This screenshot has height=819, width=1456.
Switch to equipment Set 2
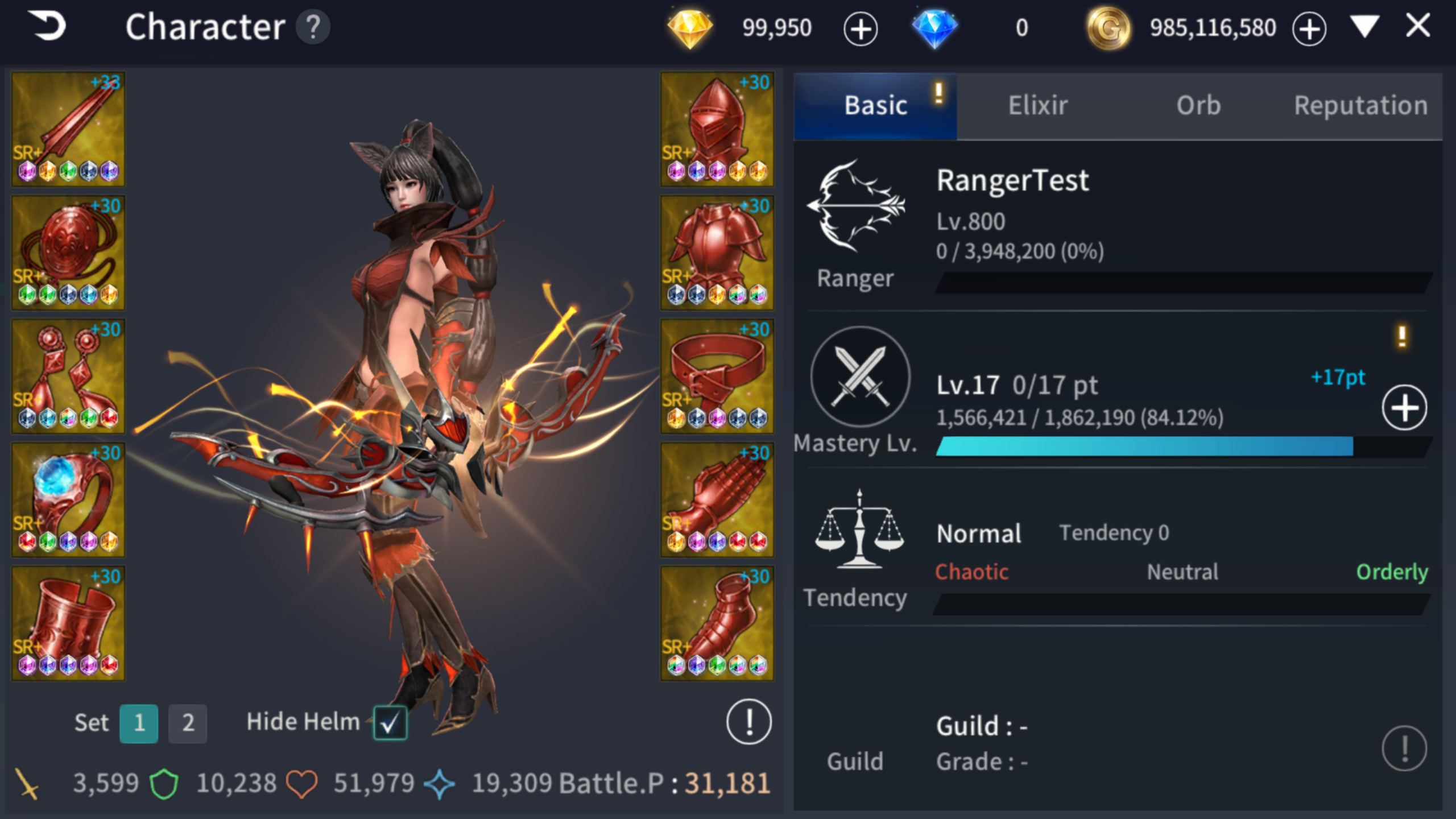click(188, 723)
